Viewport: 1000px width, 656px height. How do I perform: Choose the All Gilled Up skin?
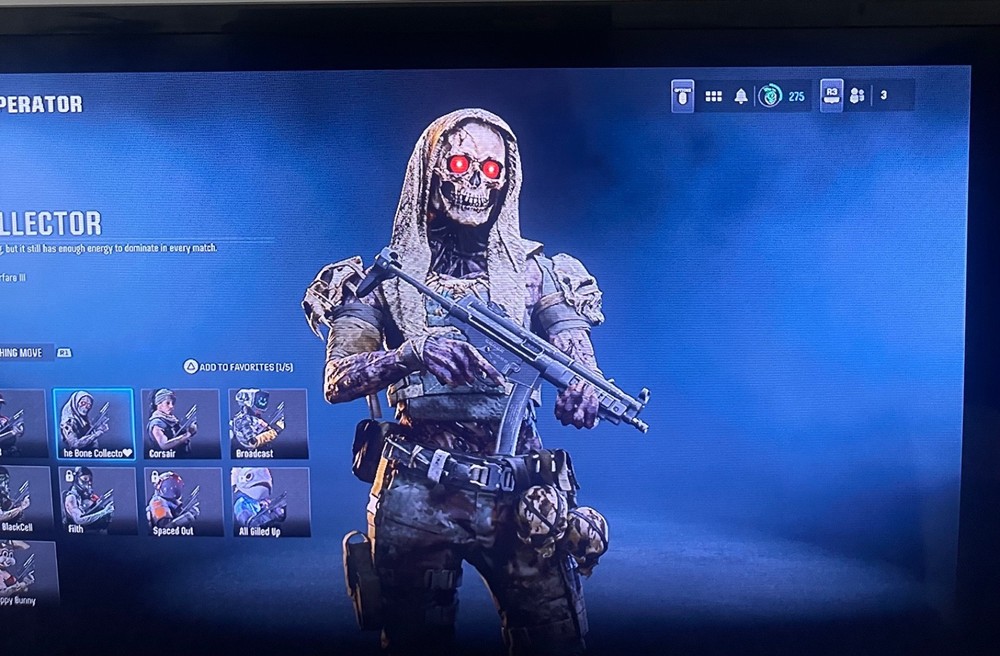(270, 501)
